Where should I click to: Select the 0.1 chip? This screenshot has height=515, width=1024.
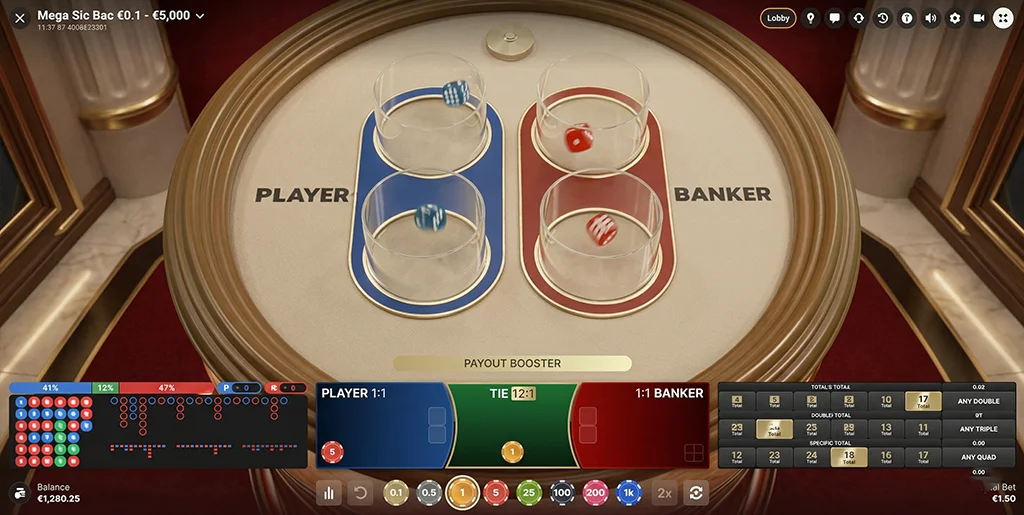click(x=396, y=492)
